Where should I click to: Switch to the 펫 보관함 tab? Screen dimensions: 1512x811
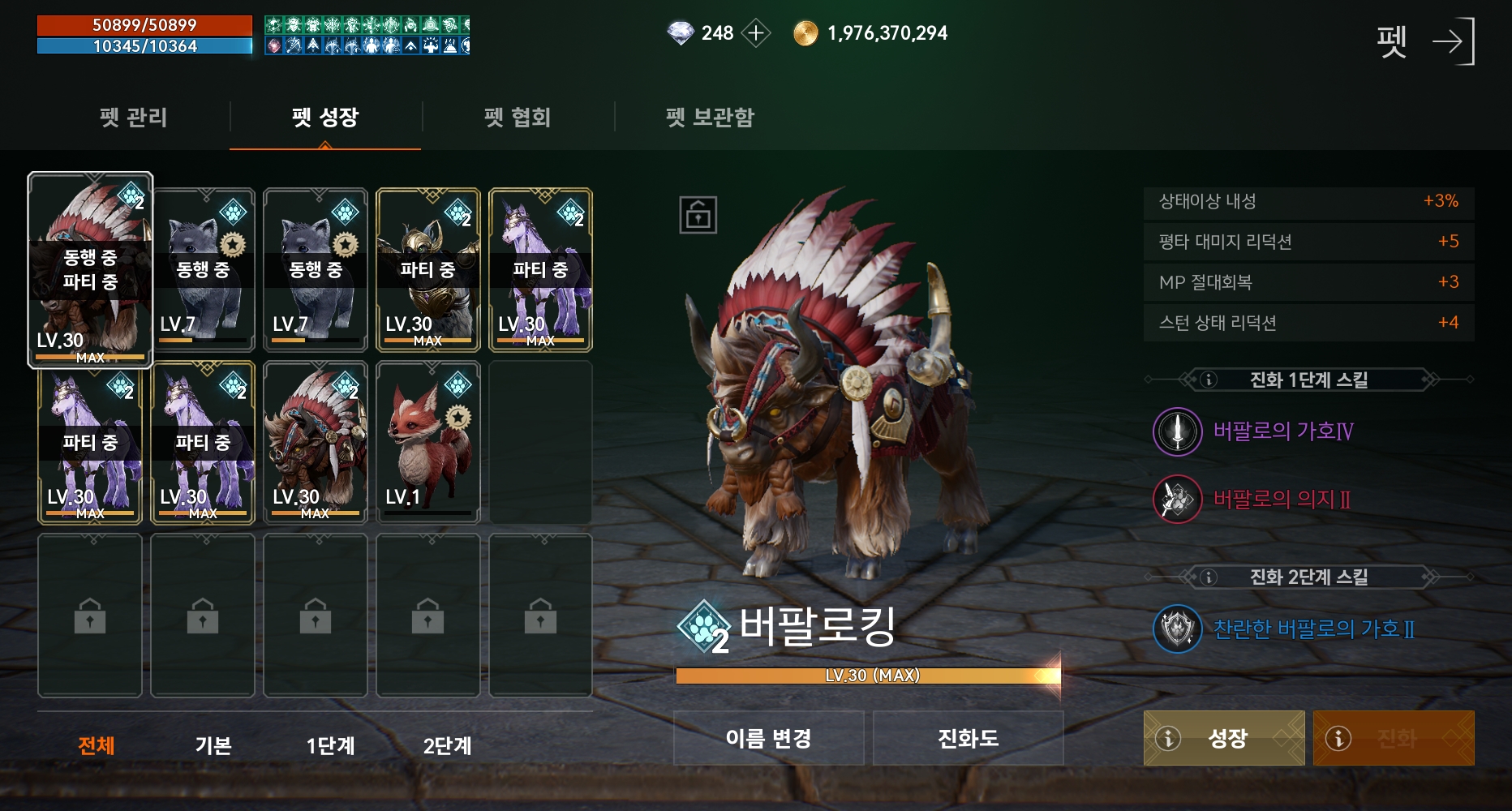[707, 118]
